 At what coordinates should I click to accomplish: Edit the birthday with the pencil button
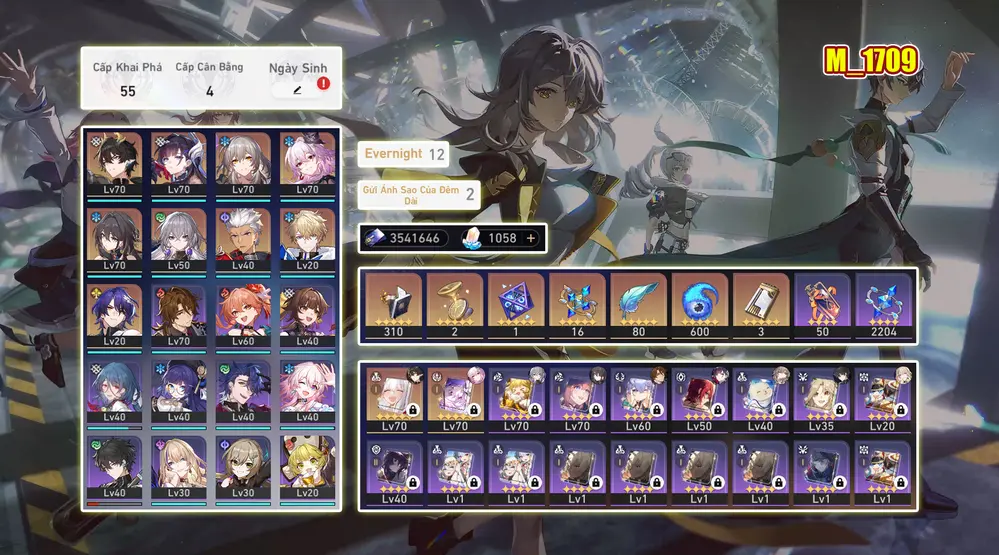pyautogui.click(x=297, y=90)
